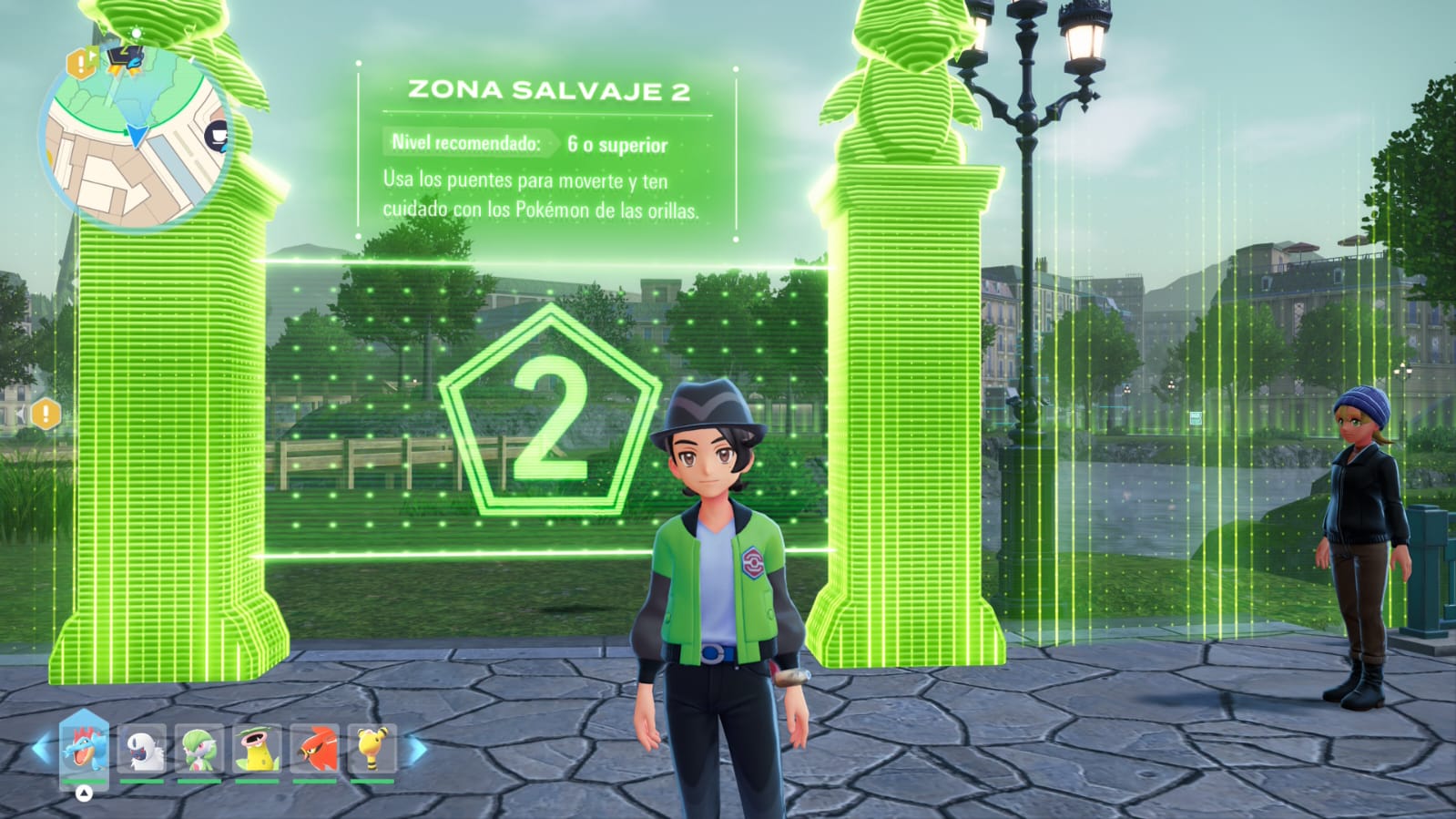Click the left arrow beside the party bar
This screenshot has height=819, width=1456.
tap(42, 750)
